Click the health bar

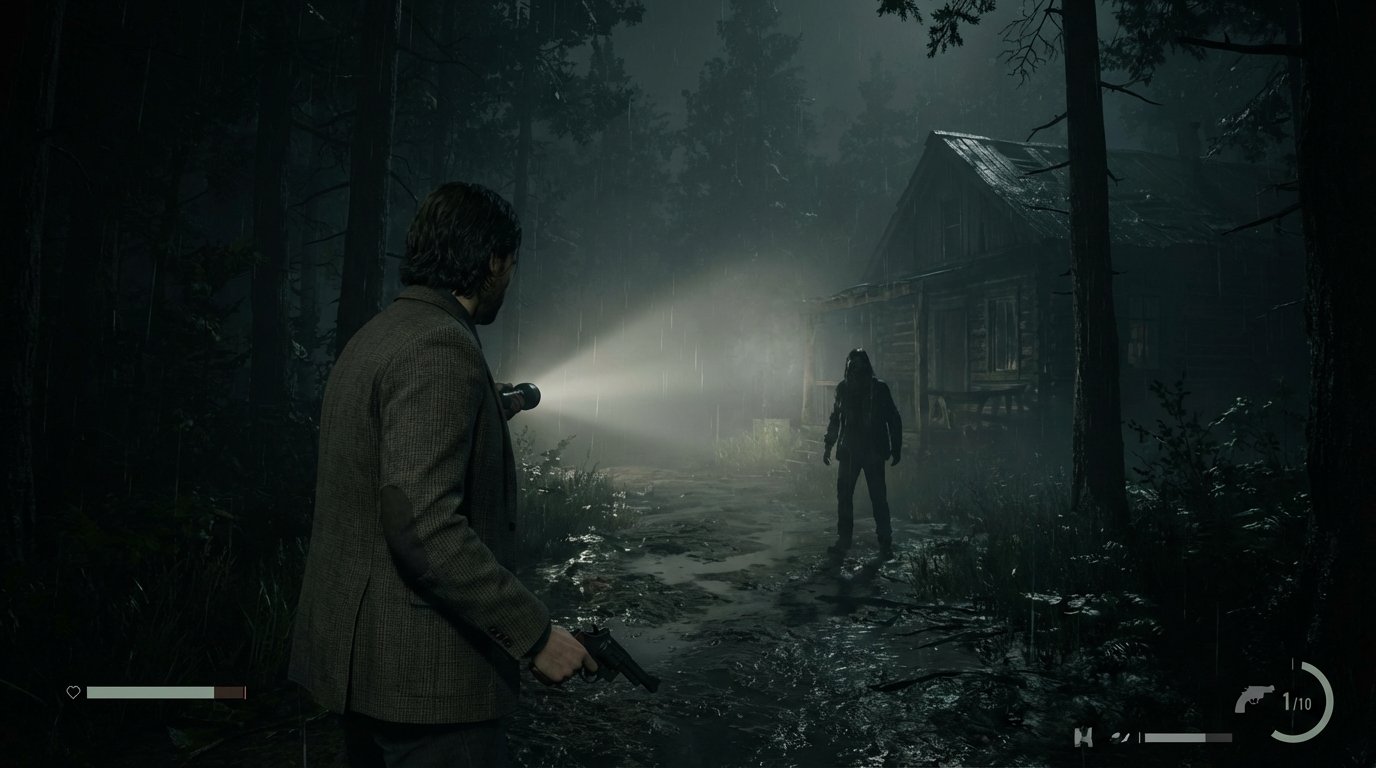click(x=150, y=691)
